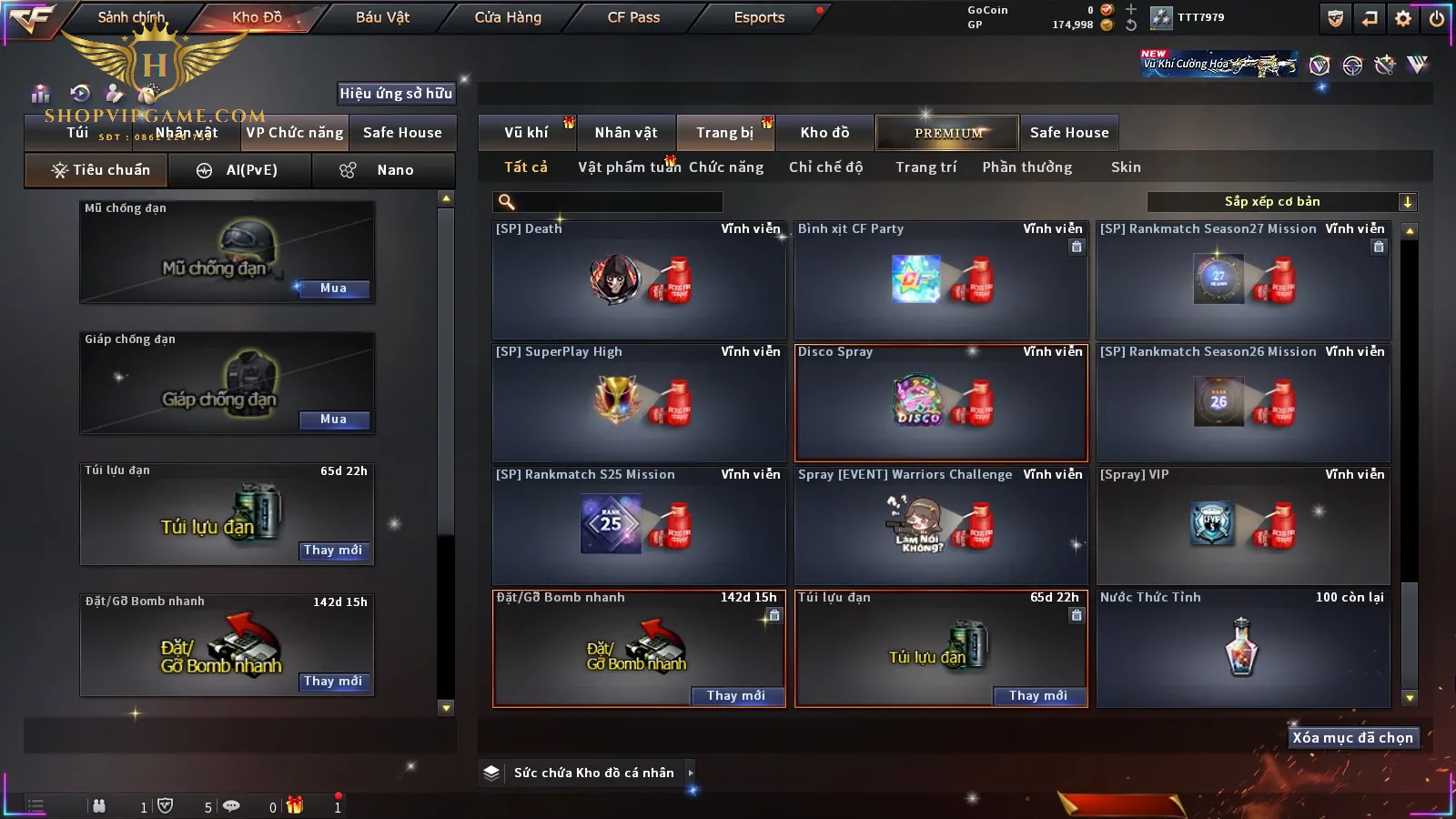Delete selected items with Xóa mục đã chọn
This screenshot has height=819, width=1456.
tap(1352, 738)
